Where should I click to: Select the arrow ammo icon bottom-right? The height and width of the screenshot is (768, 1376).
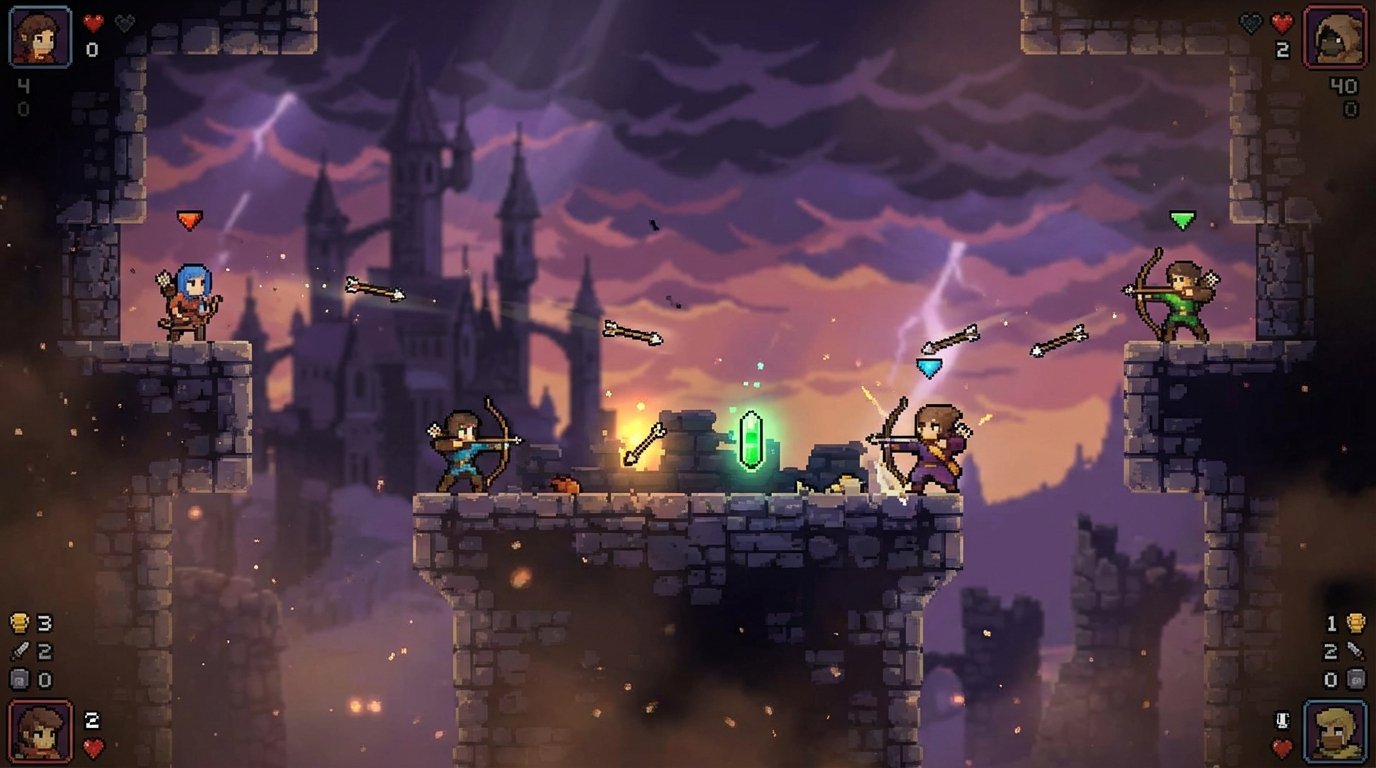coord(1356,650)
